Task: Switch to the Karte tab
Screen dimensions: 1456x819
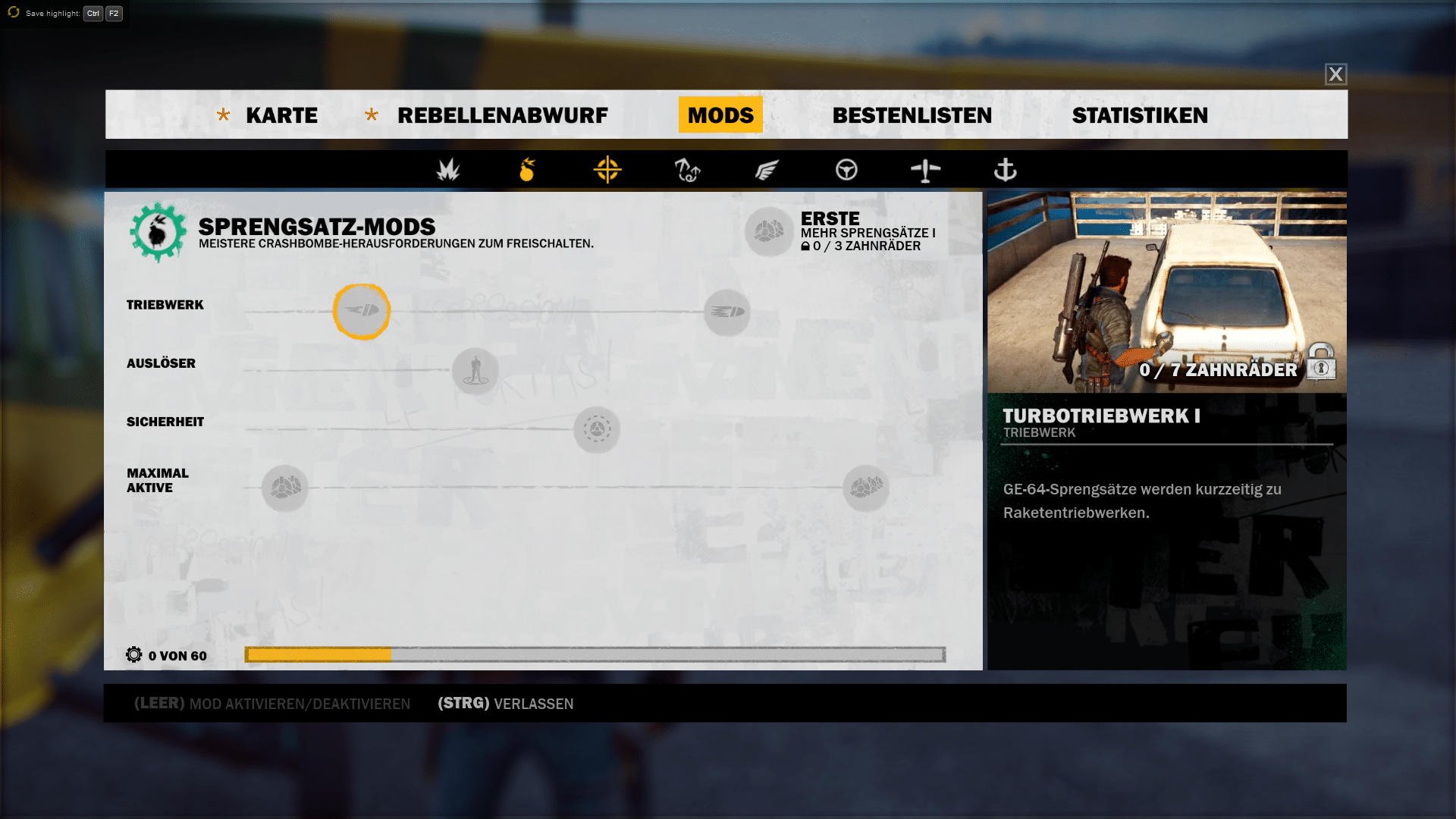Action: point(281,115)
